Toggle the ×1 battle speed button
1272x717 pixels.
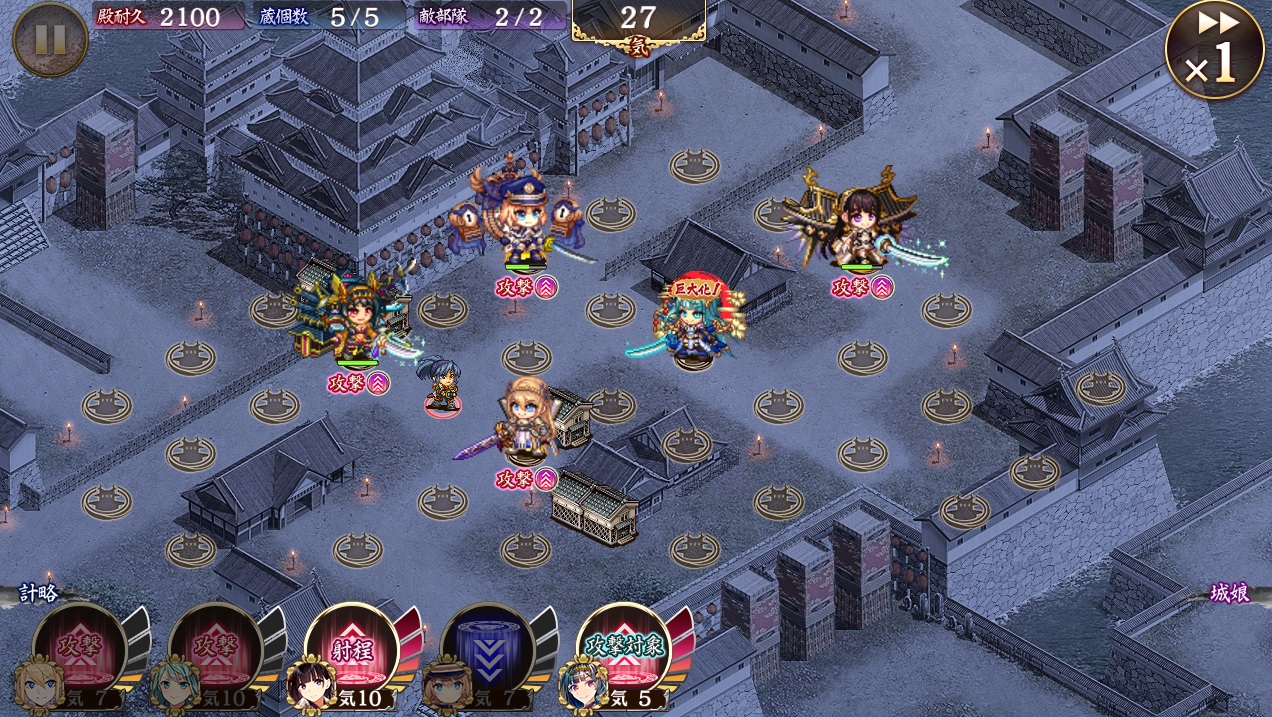(1214, 49)
